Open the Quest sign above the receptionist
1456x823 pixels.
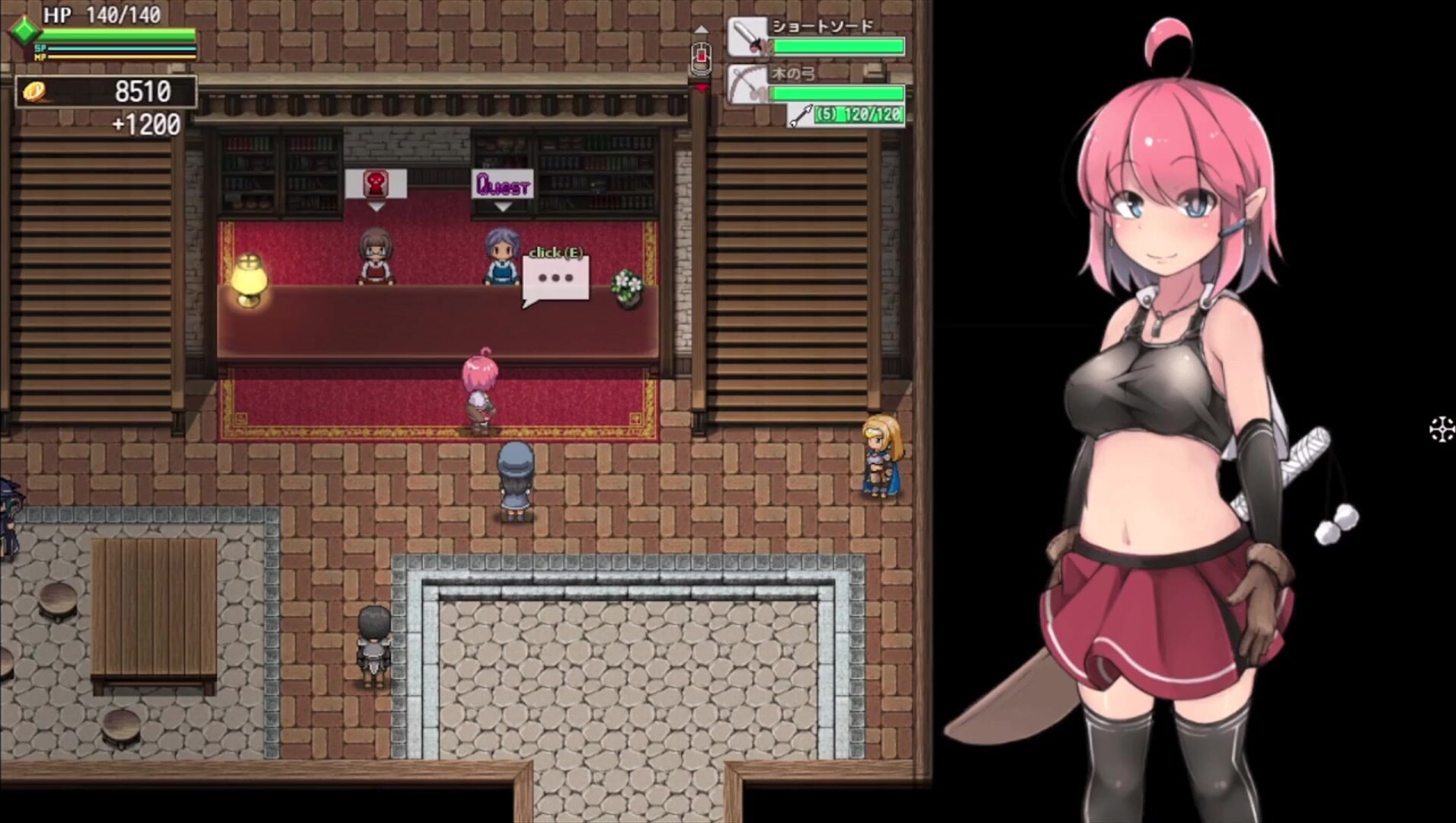(x=502, y=184)
